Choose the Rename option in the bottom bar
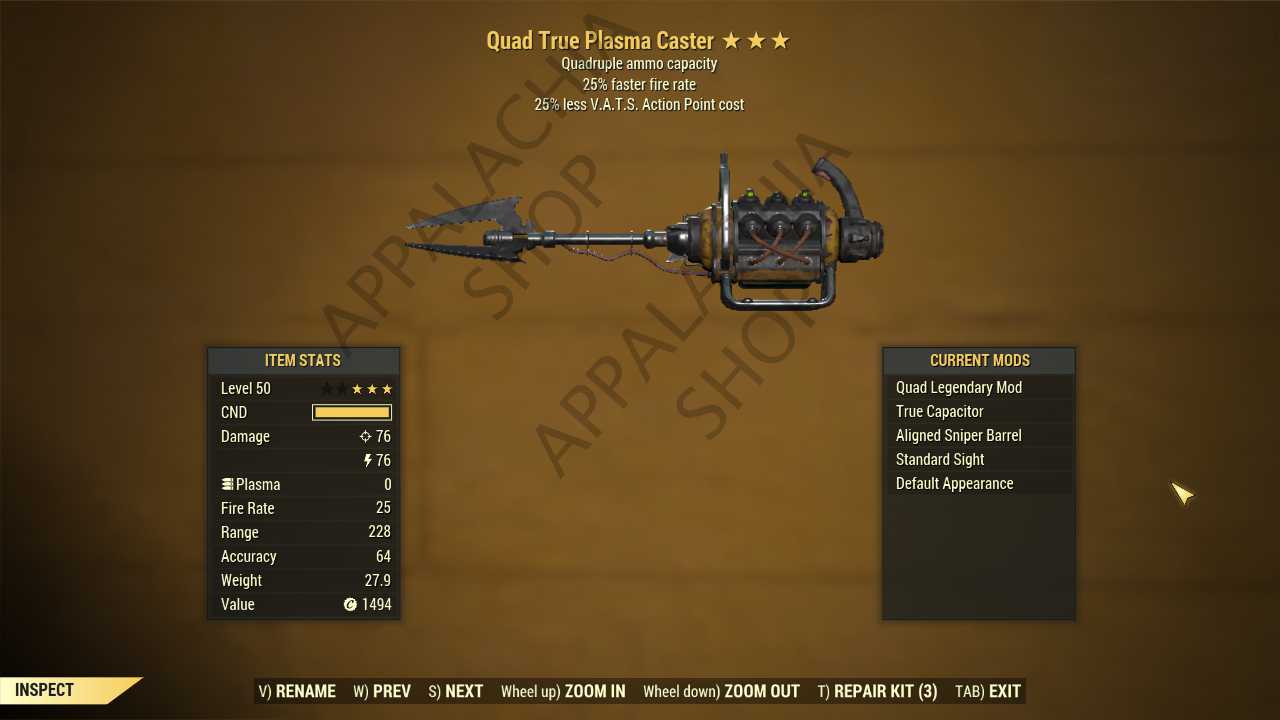Image resolution: width=1280 pixels, height=720 pixels. point(297,691)
